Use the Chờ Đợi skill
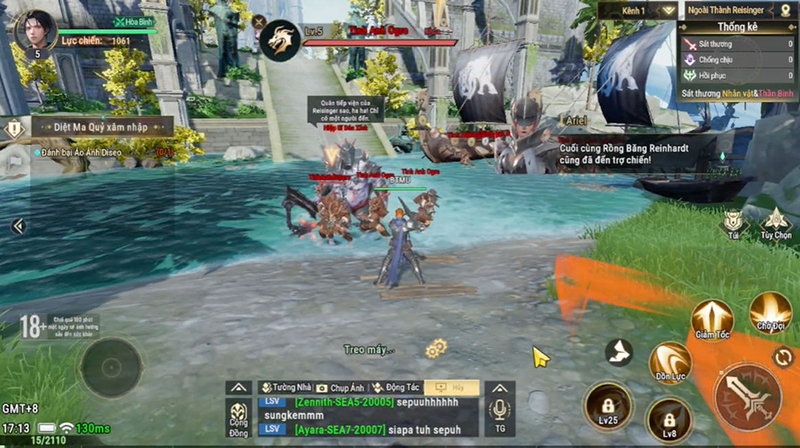The image size is (800, 448). (770, 312)
